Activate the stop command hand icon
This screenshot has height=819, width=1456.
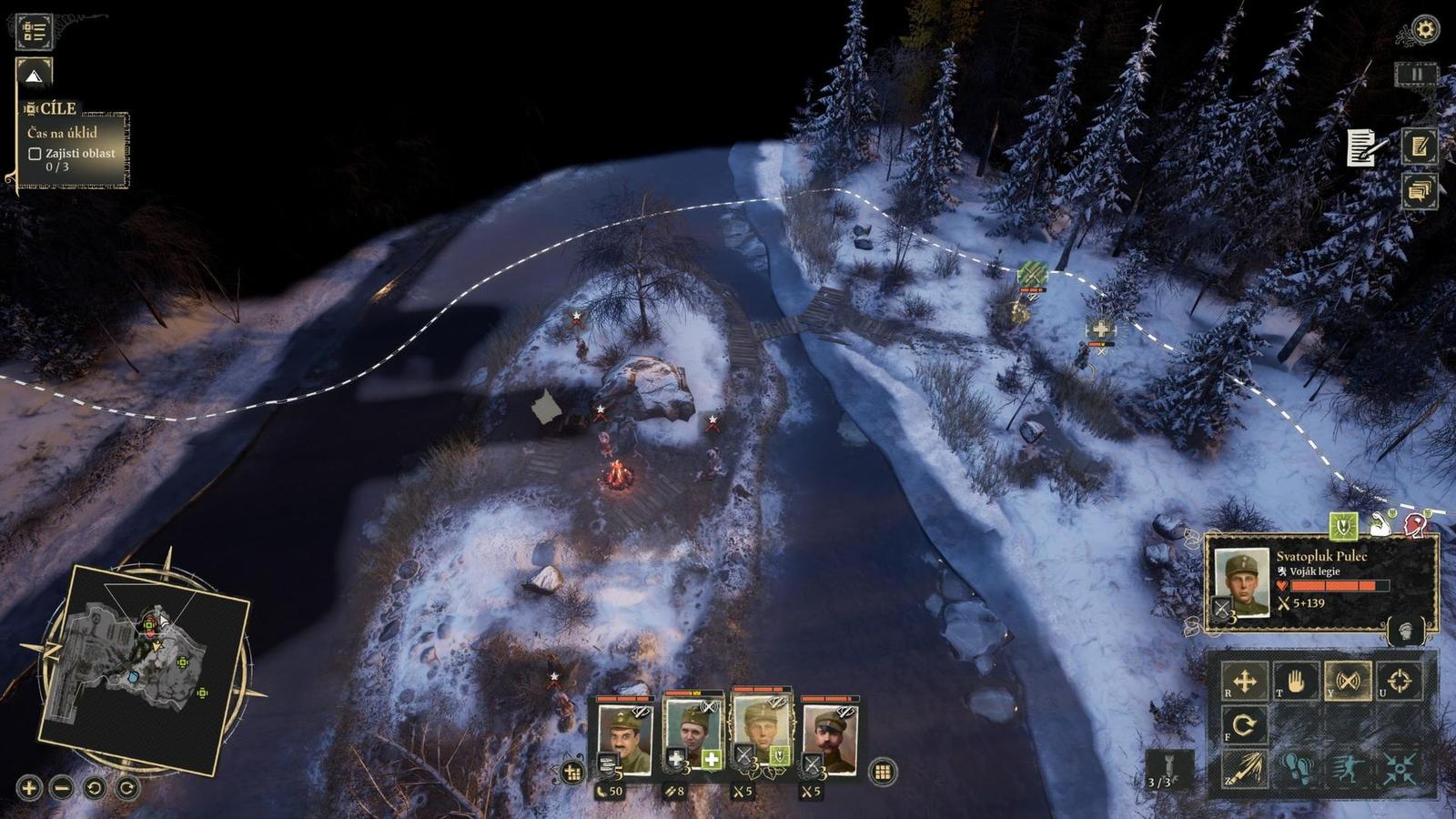pos(1296,681)
